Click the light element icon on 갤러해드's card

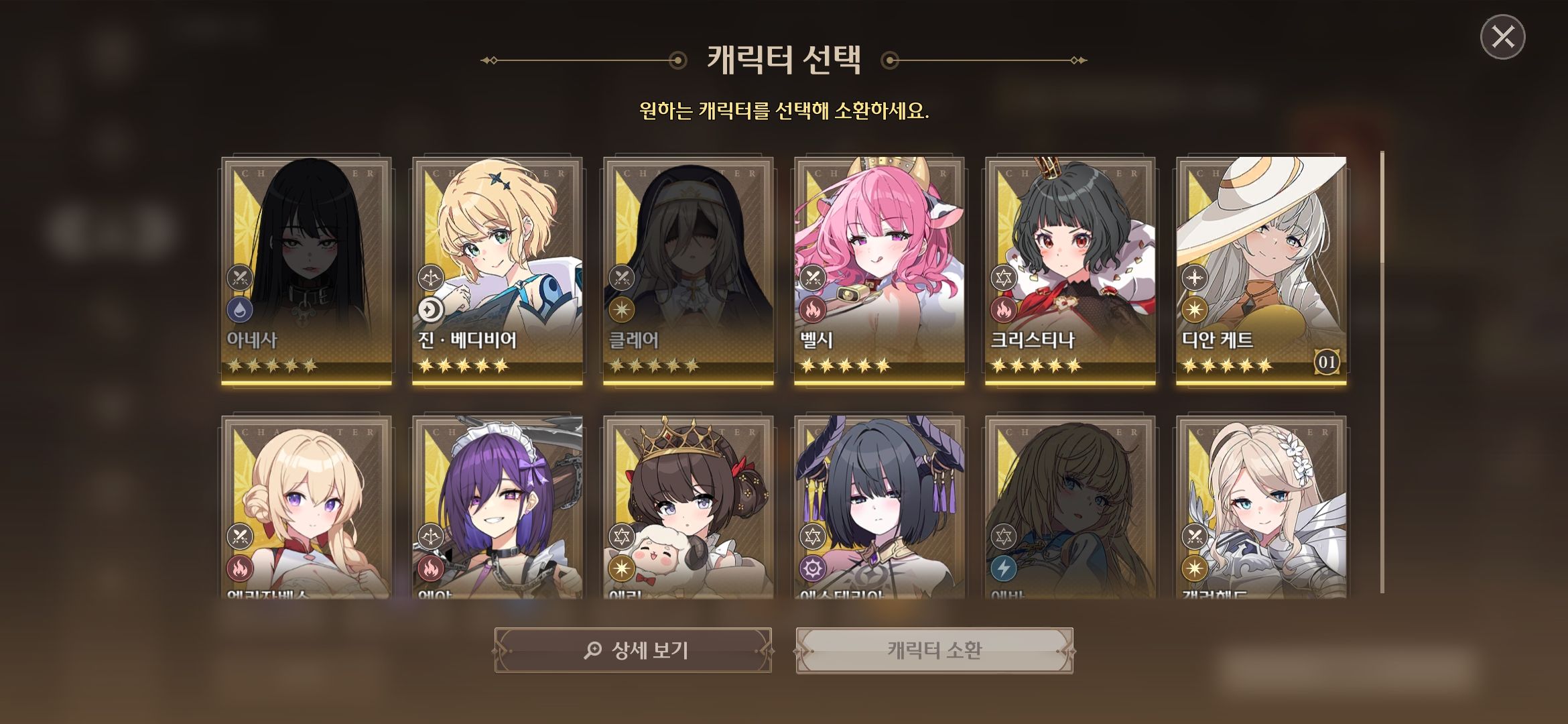pos(1193,568)
